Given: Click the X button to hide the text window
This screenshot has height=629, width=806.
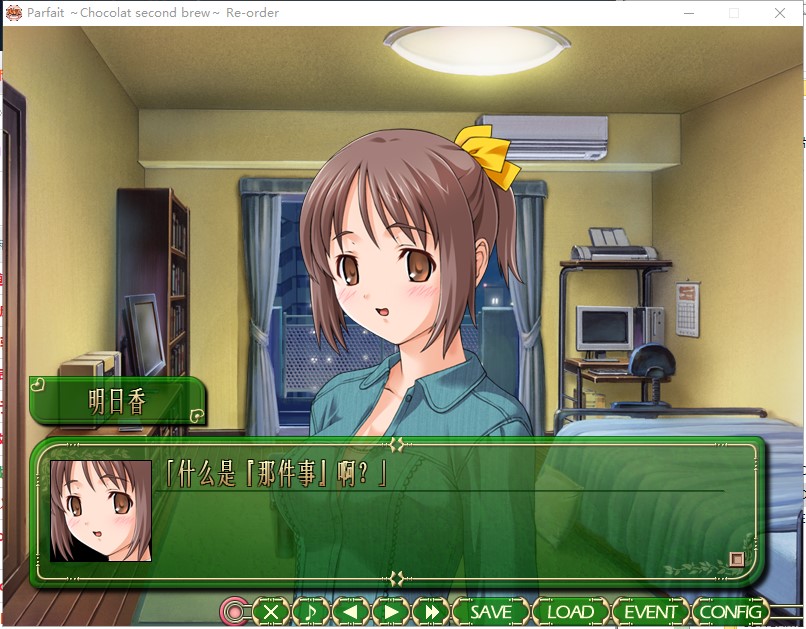Looking at the screenshot, I should click(x=271, y=611).
